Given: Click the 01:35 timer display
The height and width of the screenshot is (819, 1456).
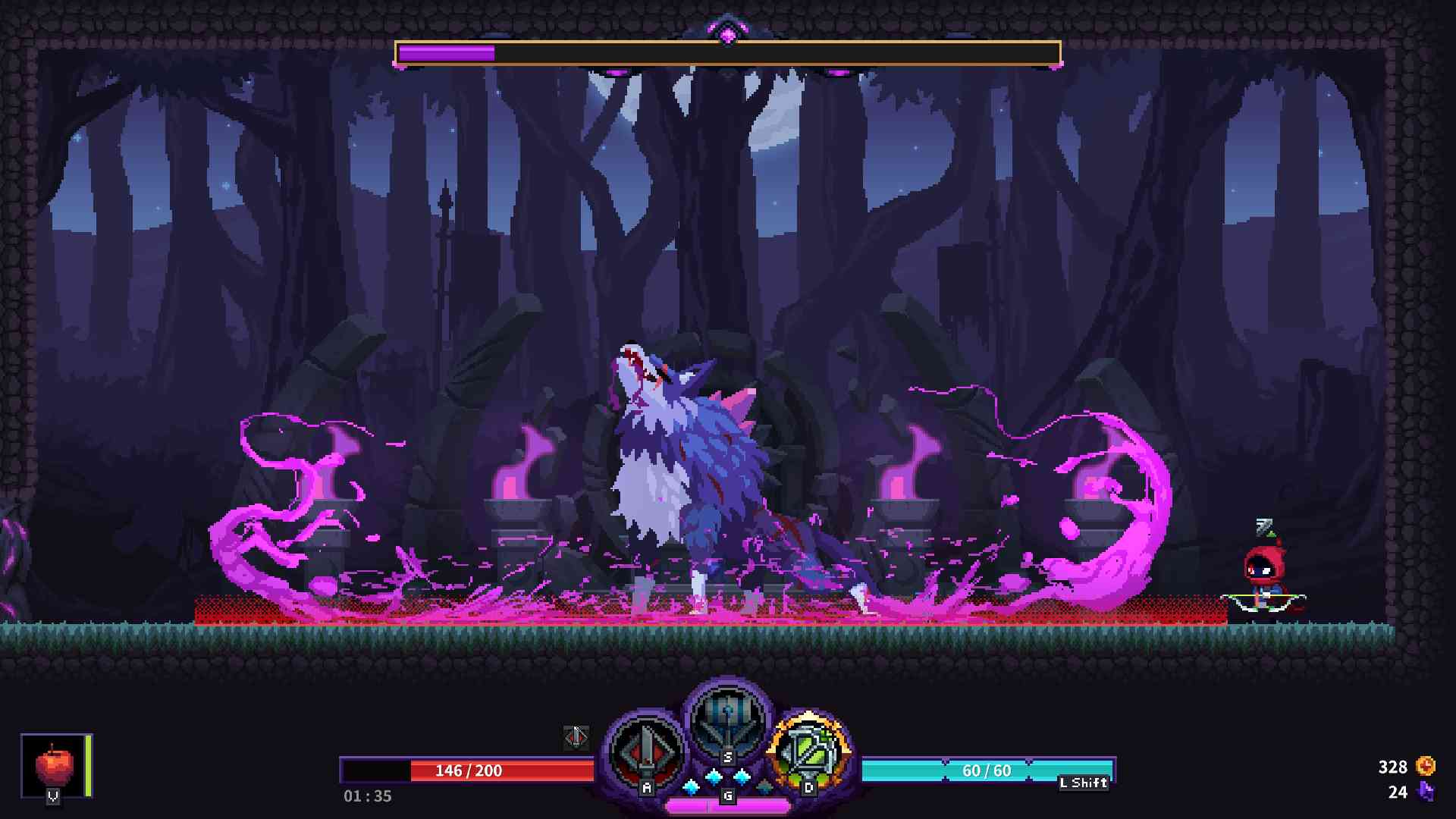Looking at the screenshot, I should tap(366, 796).
